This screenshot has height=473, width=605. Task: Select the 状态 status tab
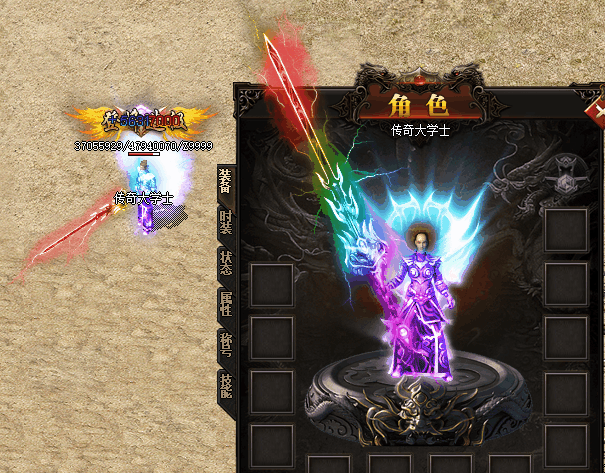pyautogui.click(x=225, y=262)
